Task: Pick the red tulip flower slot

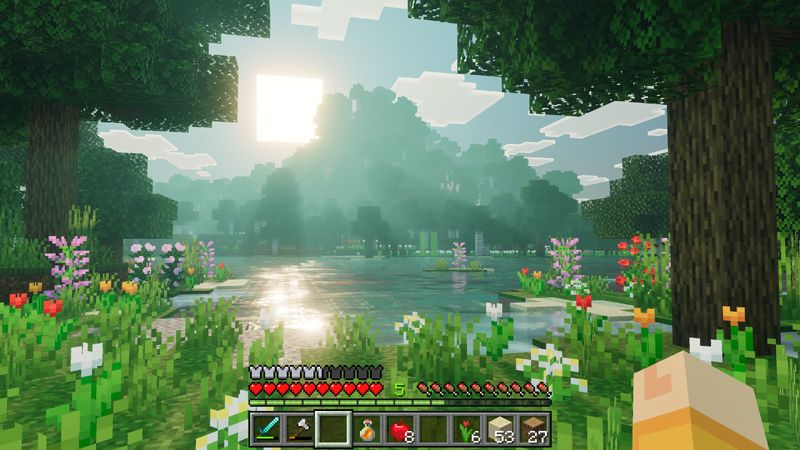Action: [467, 430]
